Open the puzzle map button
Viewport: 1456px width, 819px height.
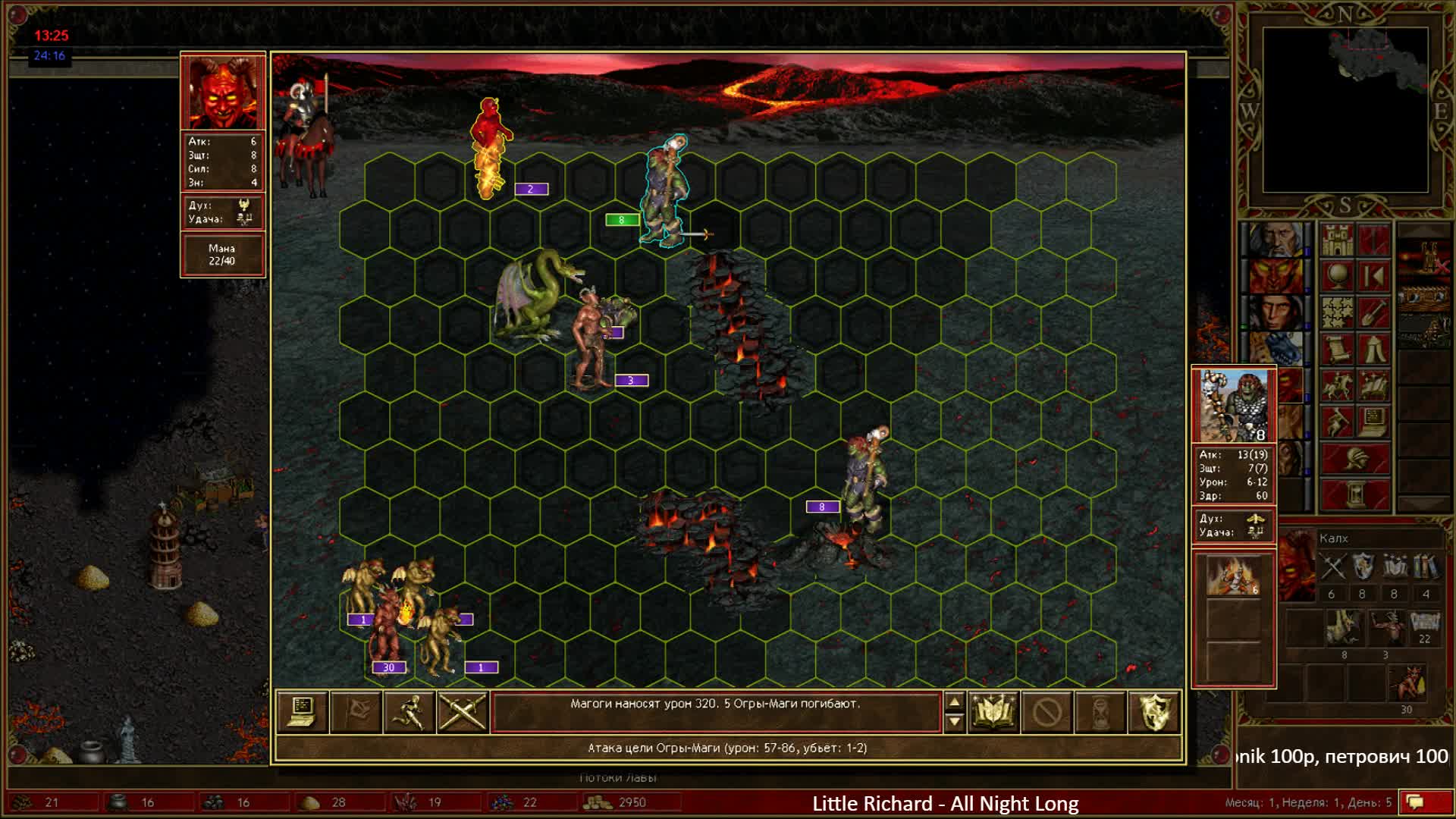(1337, 312)
